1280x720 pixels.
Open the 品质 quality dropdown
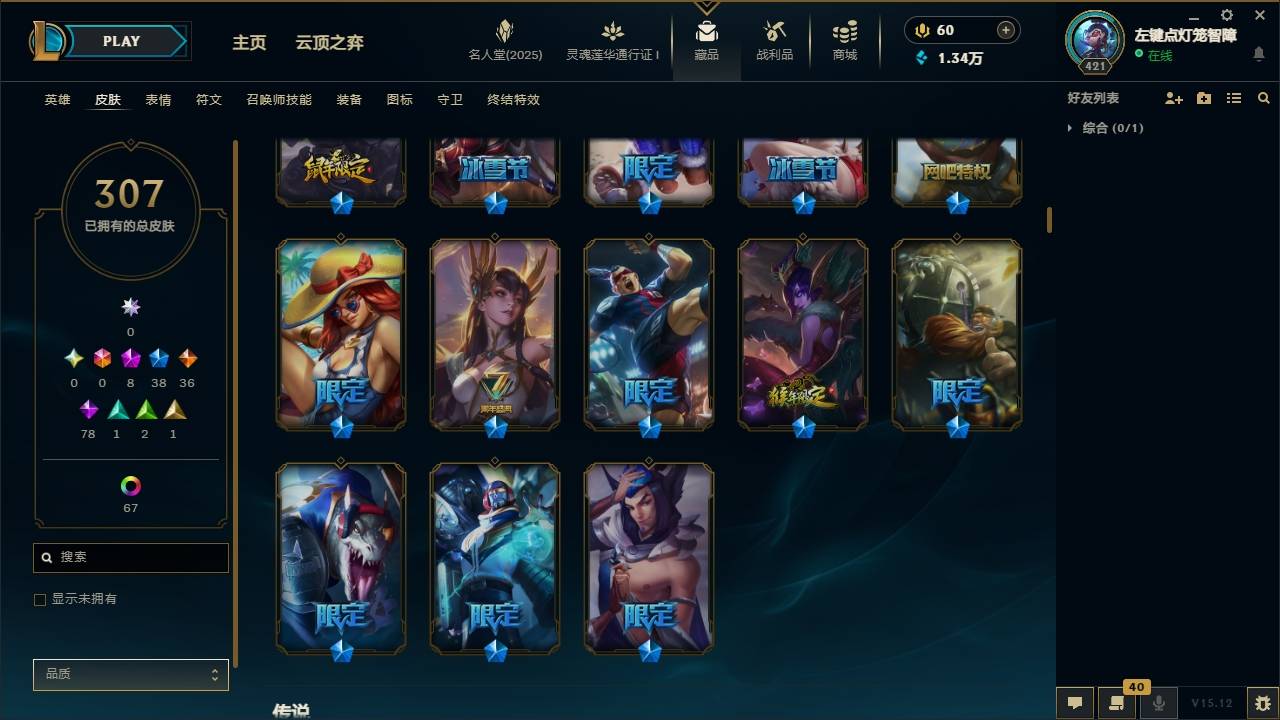click(130, 674)
